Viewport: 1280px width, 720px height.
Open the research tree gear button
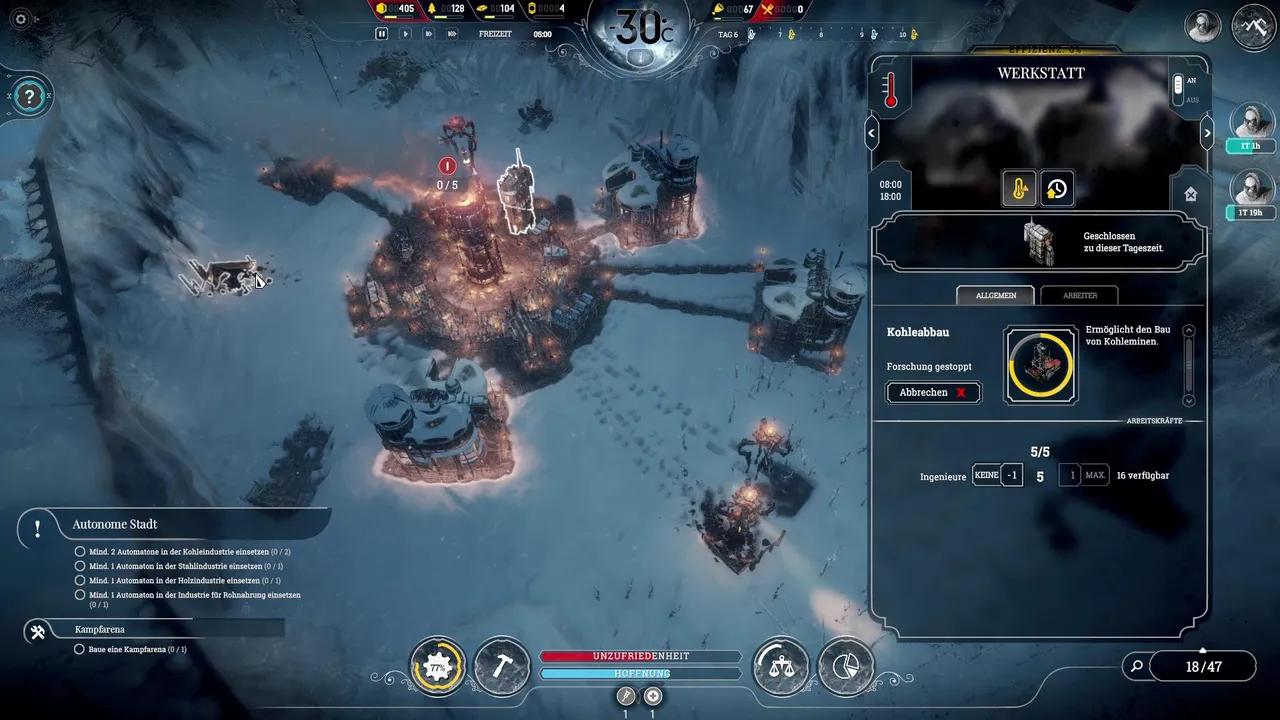coord(437,665)
